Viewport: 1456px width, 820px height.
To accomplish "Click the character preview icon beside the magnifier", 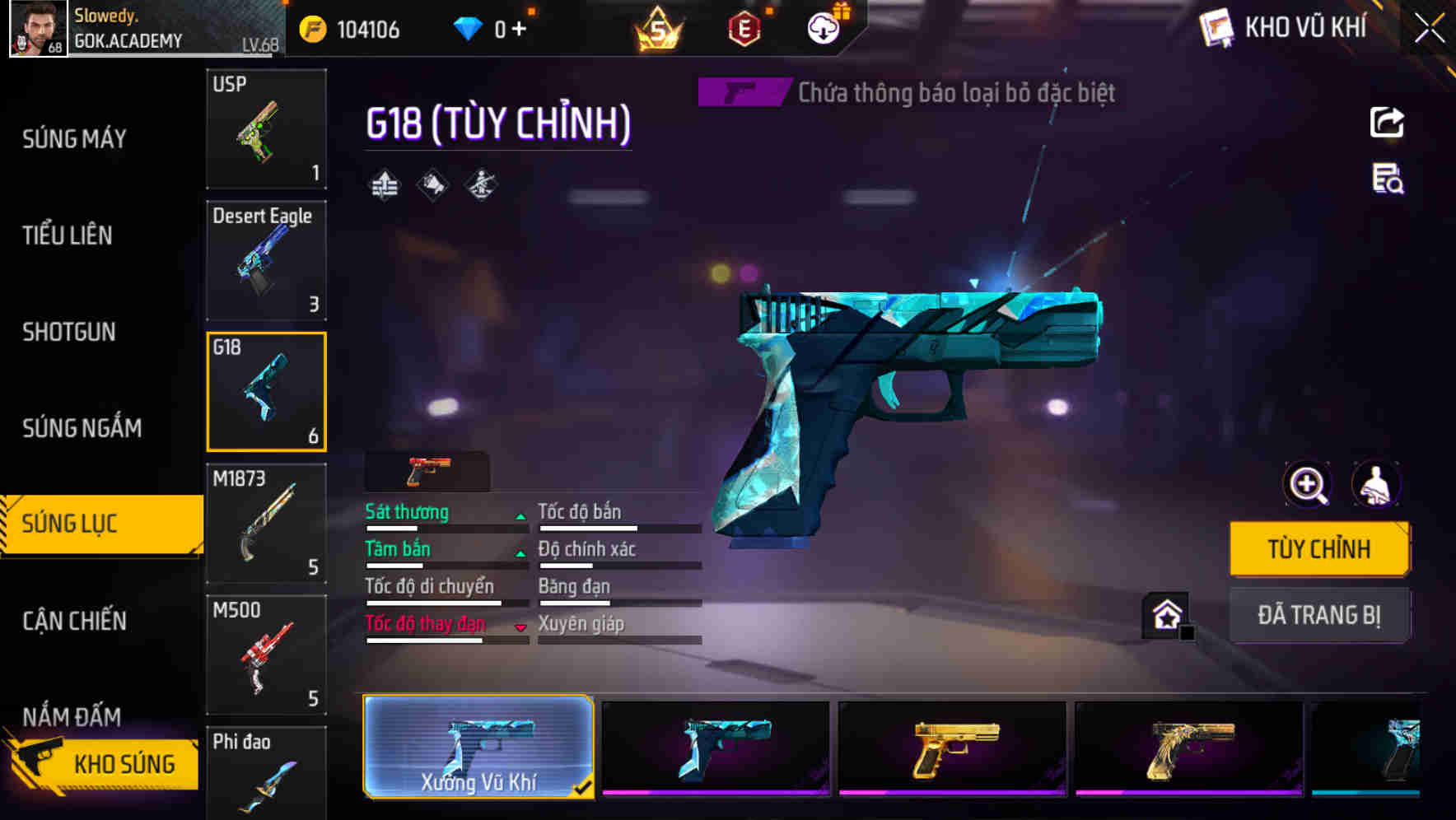I will tap(1374, 485).
